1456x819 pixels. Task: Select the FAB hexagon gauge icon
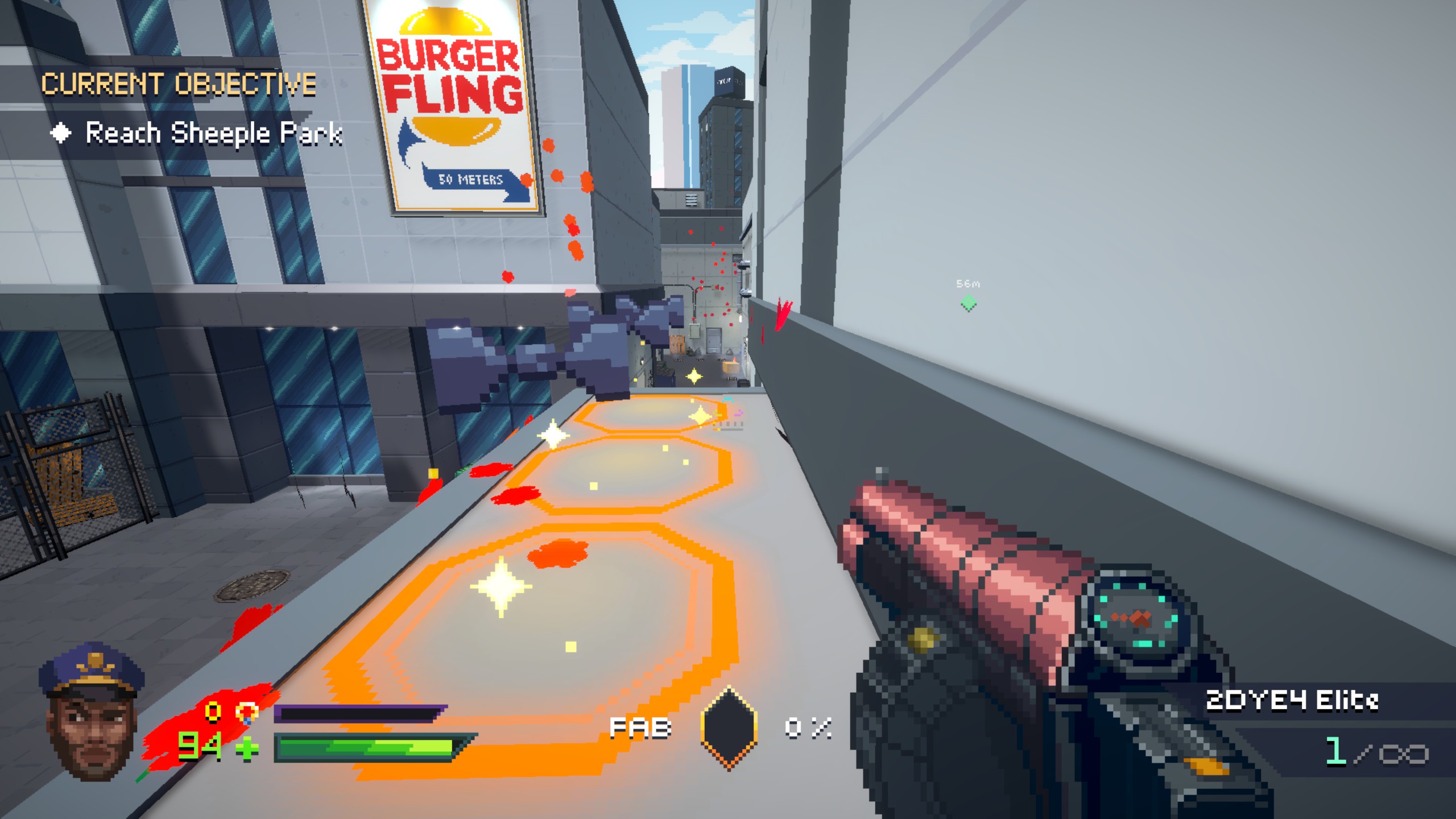[x=729, y=728]
